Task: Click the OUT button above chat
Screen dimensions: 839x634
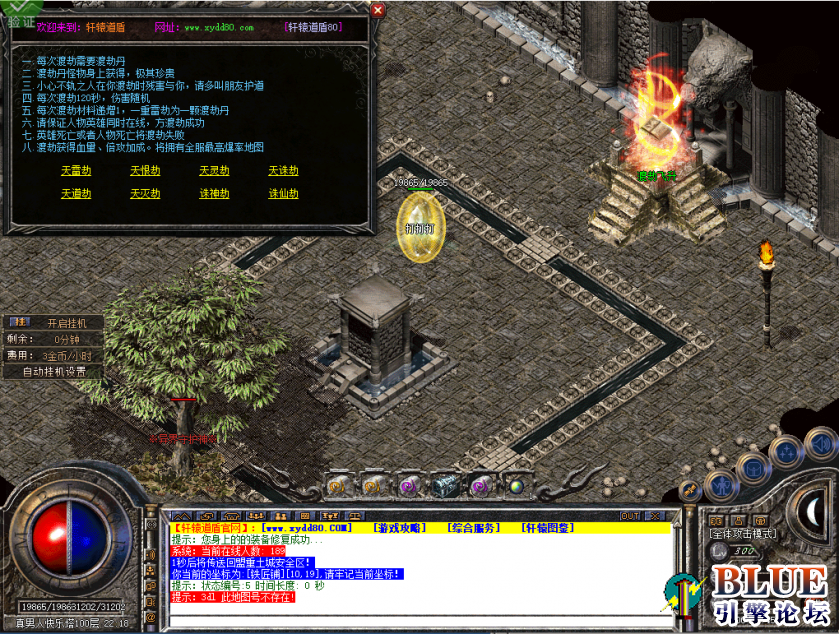Action: click(630, 516)
